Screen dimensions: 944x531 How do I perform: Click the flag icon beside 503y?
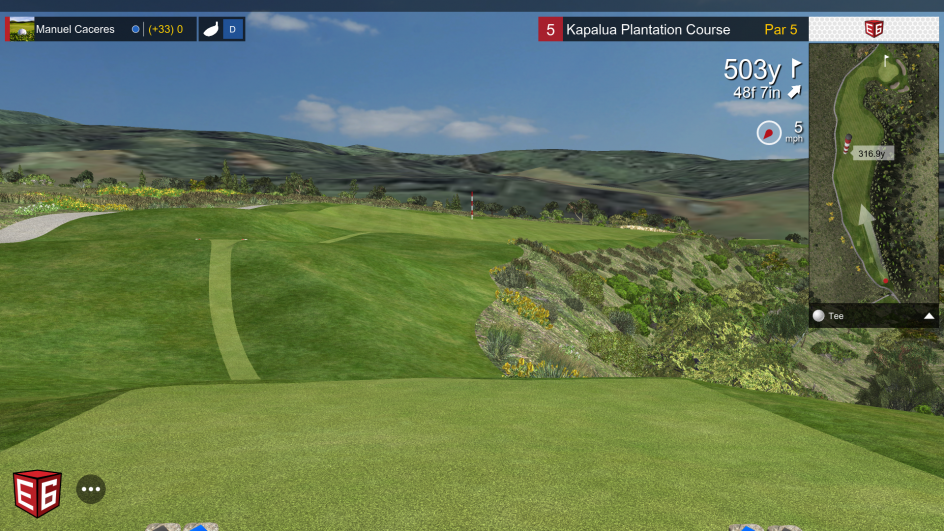pos(796,68)
